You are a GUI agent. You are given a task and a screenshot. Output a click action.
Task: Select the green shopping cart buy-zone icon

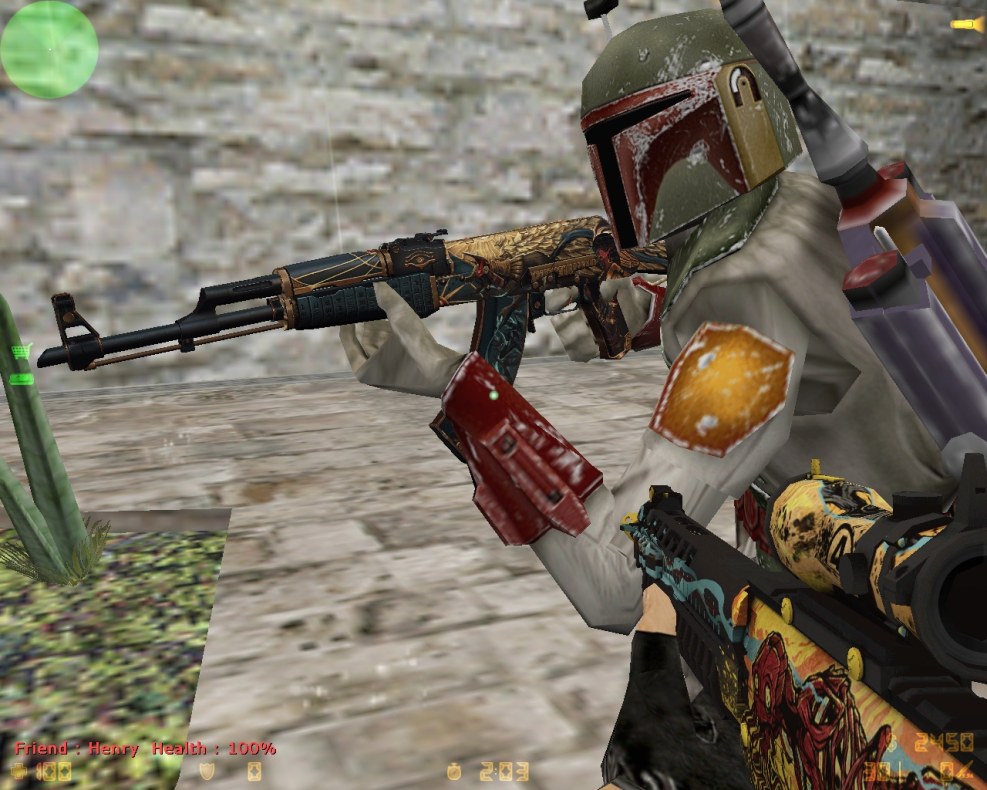pyautogui.click(x=22, y=350)
